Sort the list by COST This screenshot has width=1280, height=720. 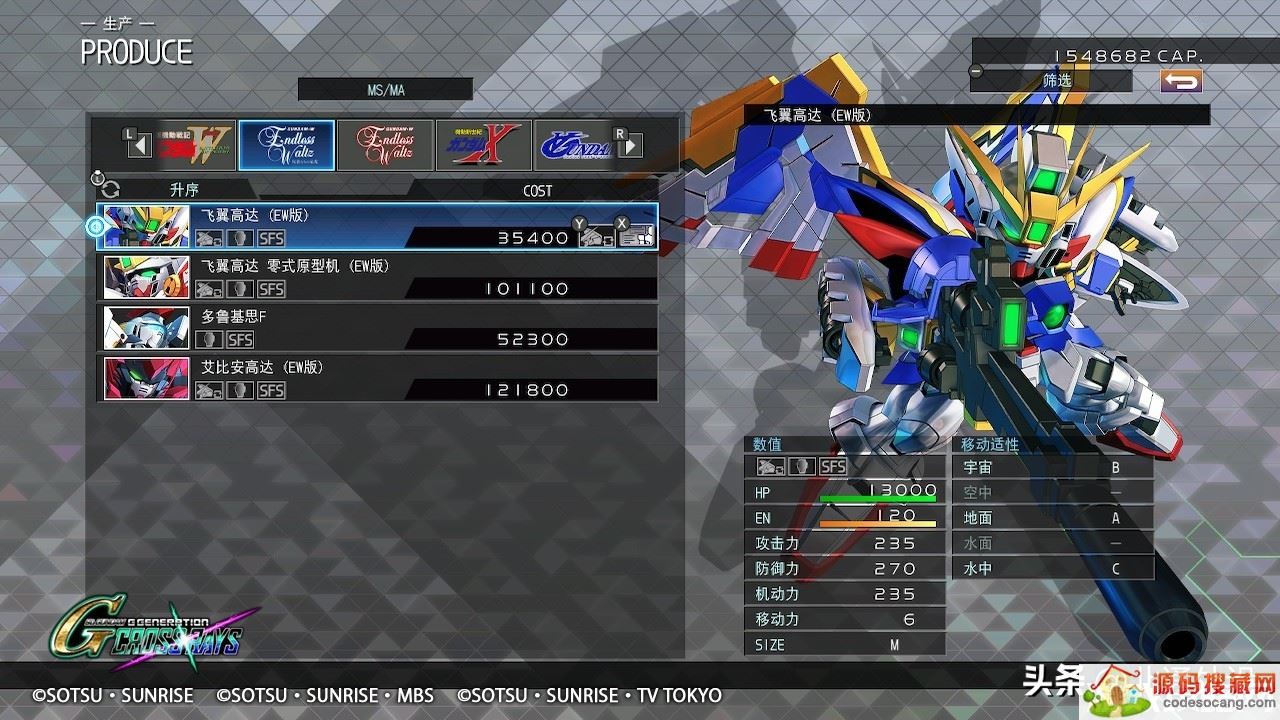point(537,190)
